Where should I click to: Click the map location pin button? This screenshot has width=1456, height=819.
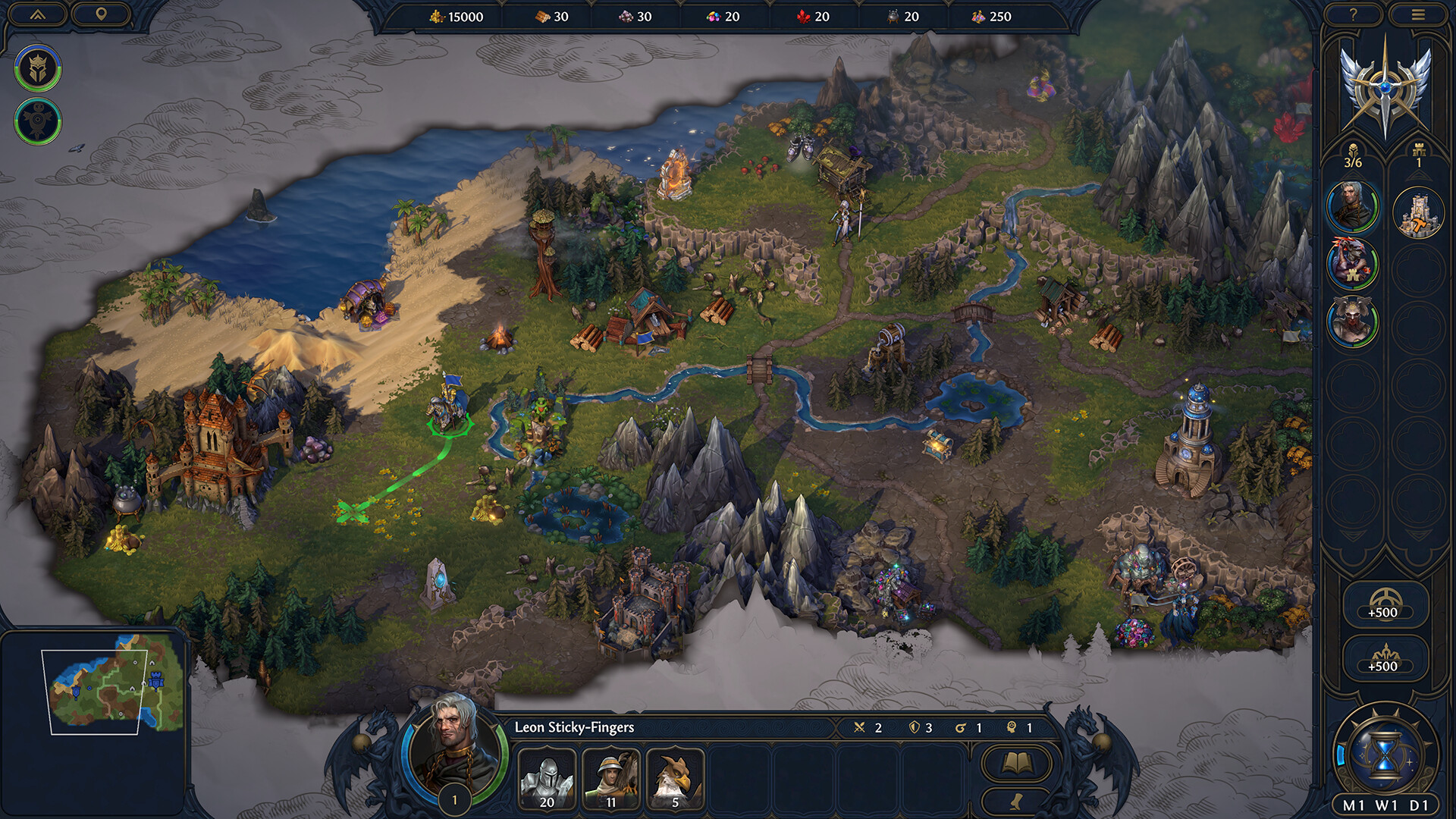point(101,14)
